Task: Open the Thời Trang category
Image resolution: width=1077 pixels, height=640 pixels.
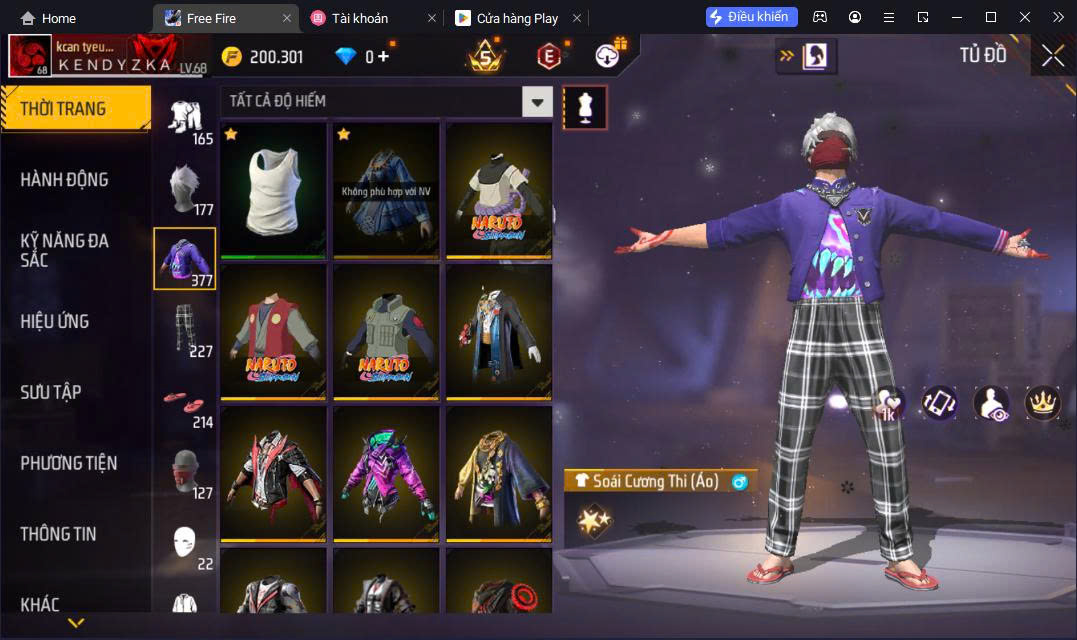Action: coord(75,109)
